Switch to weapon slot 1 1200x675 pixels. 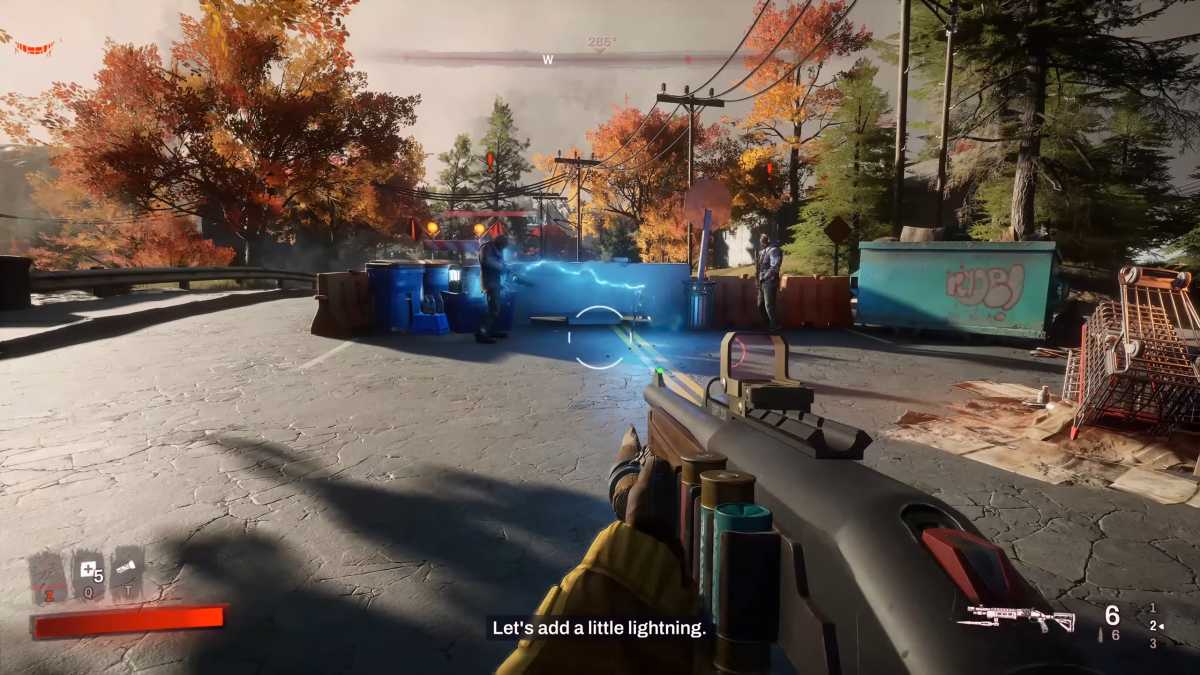[x=1153, y=607]
